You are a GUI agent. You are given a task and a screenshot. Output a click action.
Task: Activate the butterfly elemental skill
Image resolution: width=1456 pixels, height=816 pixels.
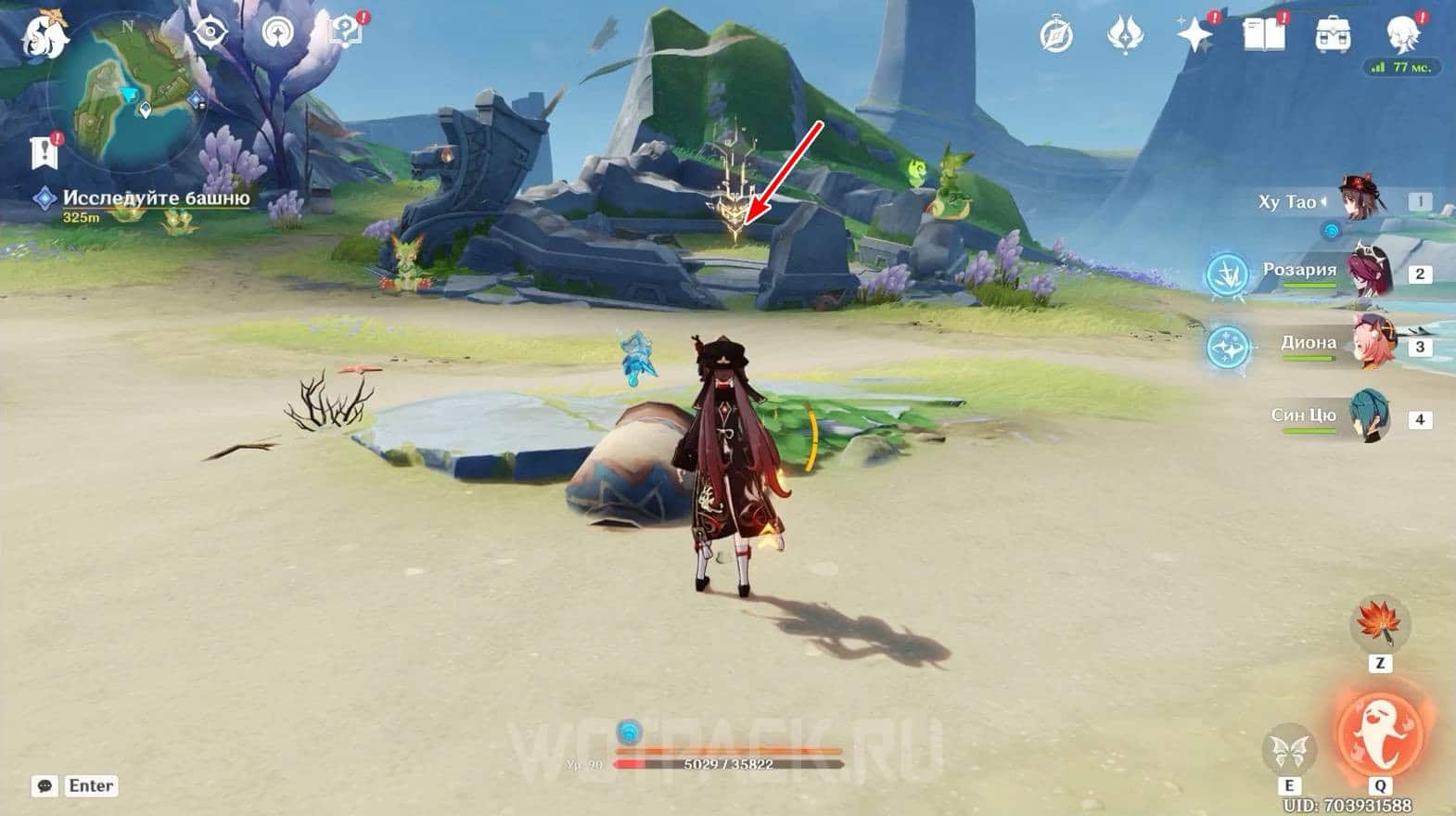pyautogui.click(x=1288, y=749)
